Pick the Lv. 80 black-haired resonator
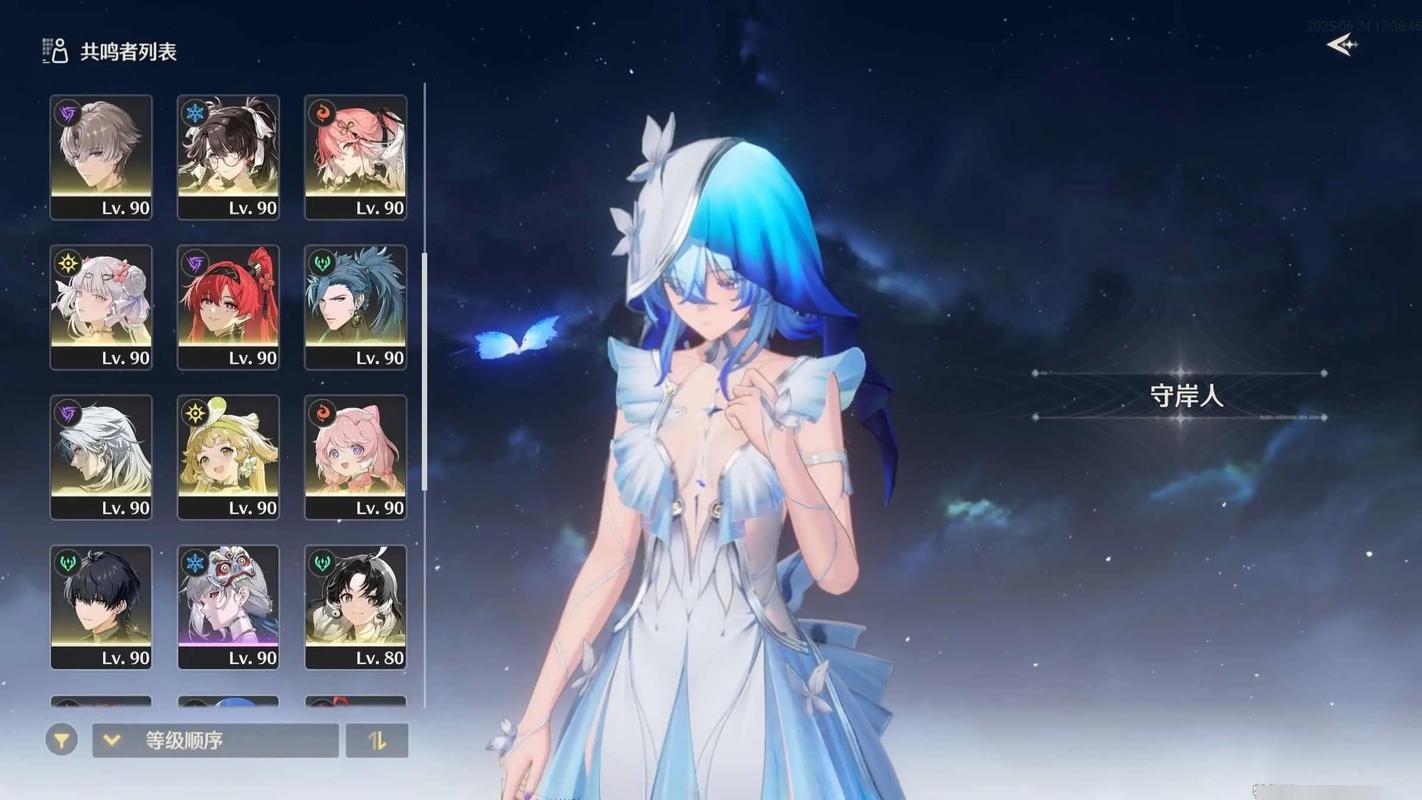Screen dimensions: 1422x800 pos(355,607)
